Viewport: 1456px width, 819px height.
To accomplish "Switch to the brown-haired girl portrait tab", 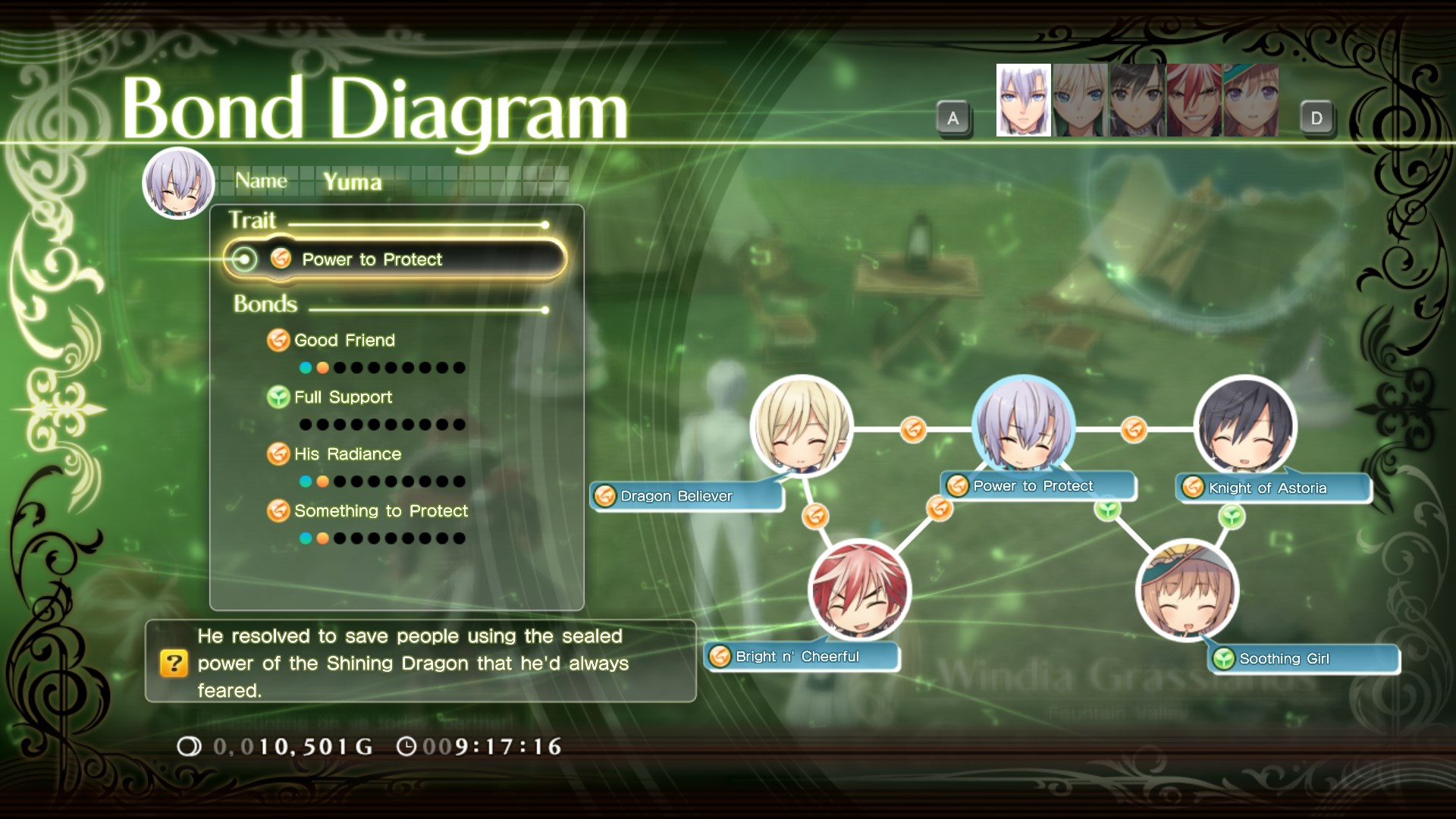I will [x=1250, y=100].
